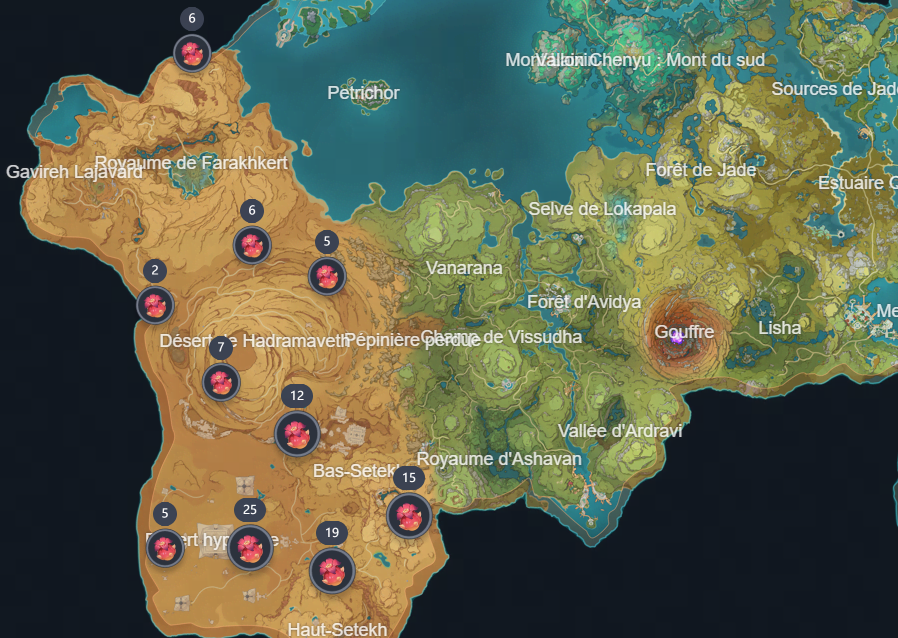The height and width of the screenshot is (638, 898).
Task: Expand the cluster marker with count 12
Action: point(297,433)
